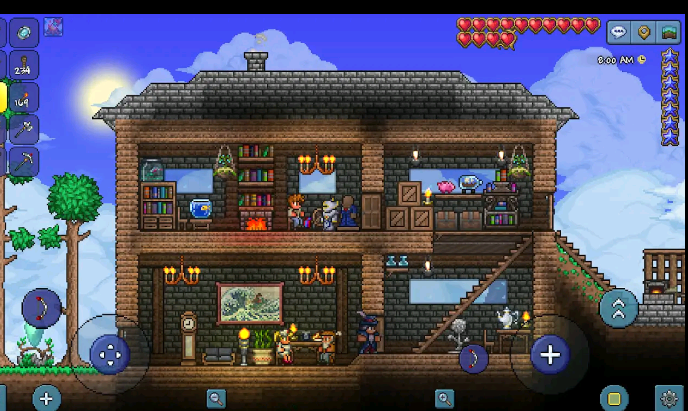Open inventory with the yellow square button
The image size is (688, 411).
click(x=614, y=398)
